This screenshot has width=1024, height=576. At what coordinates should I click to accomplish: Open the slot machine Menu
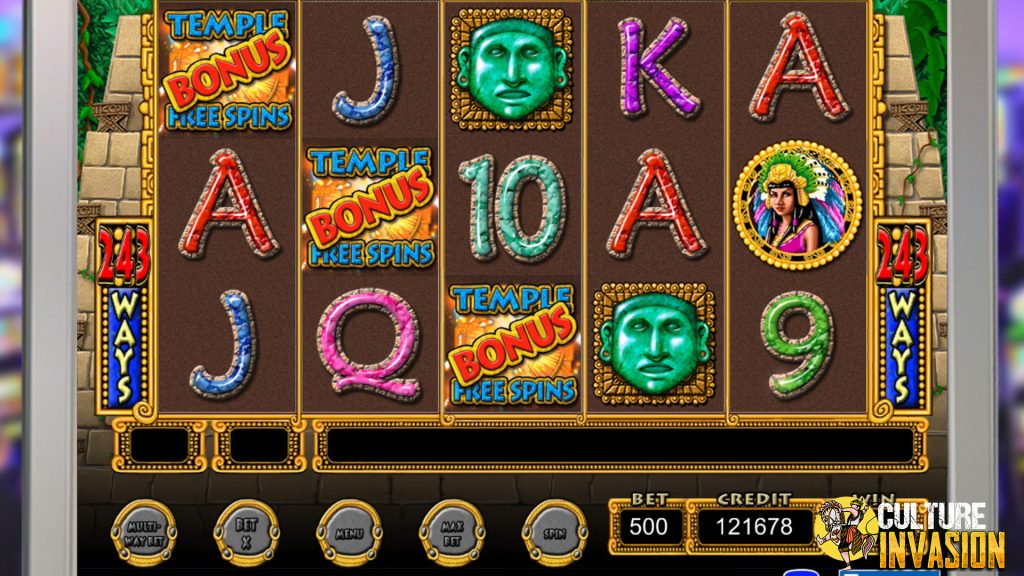point(349,533)
